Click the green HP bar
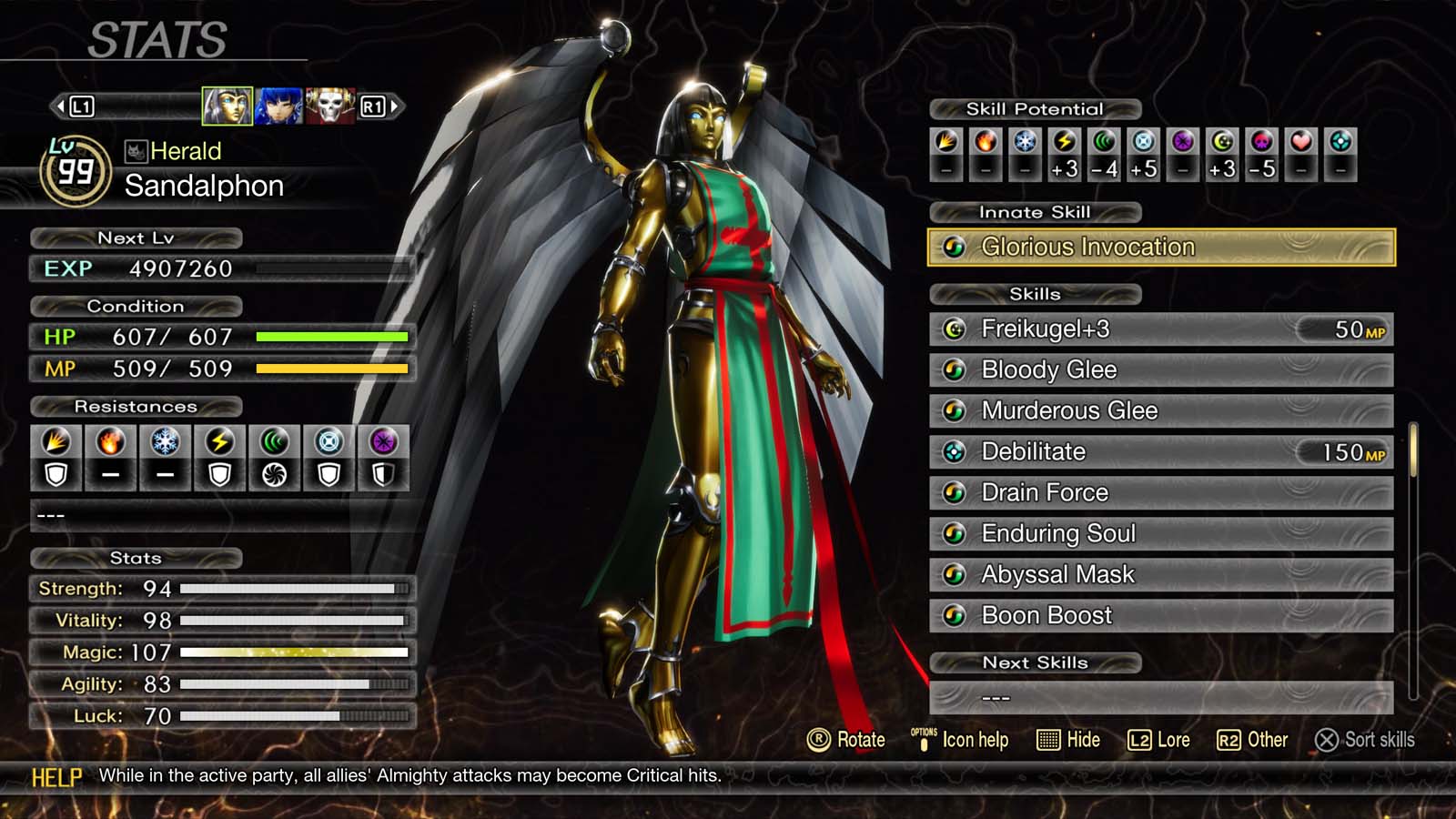Viewport: 1456px width, 819px height. point(332,338)
